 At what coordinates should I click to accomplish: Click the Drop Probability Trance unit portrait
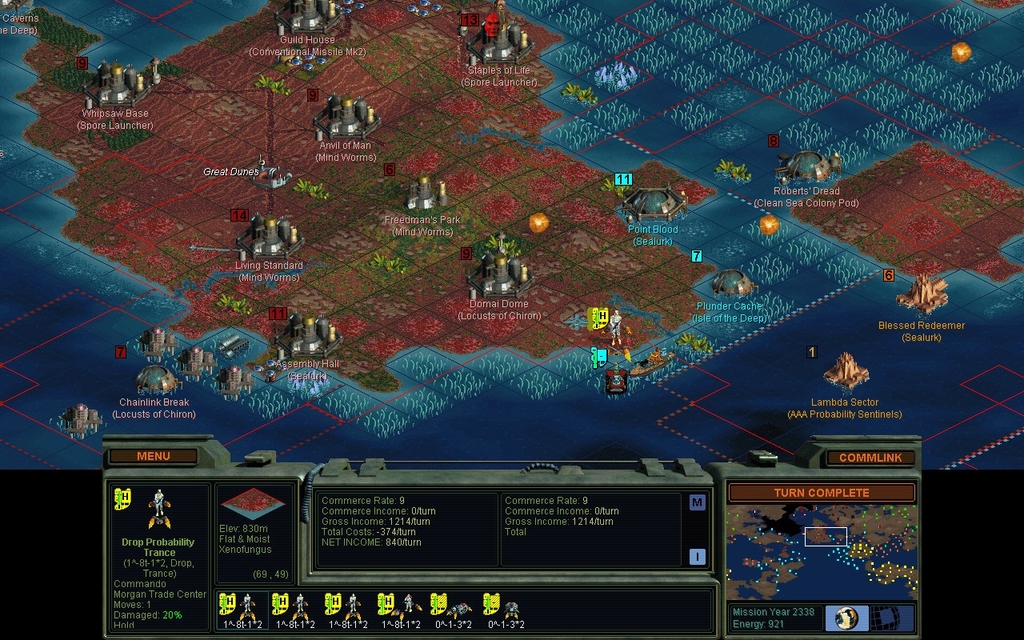157,509
